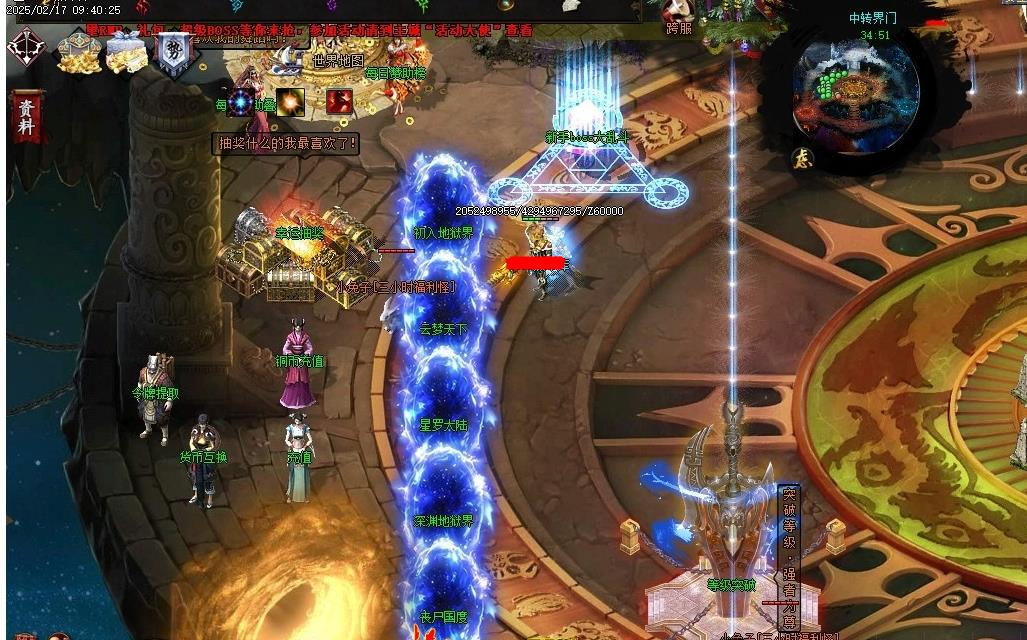Viewport: 1027px width, 640px height.
Task: Toggle the gold round button below the minimap
Action: click(x=802, y=158)
